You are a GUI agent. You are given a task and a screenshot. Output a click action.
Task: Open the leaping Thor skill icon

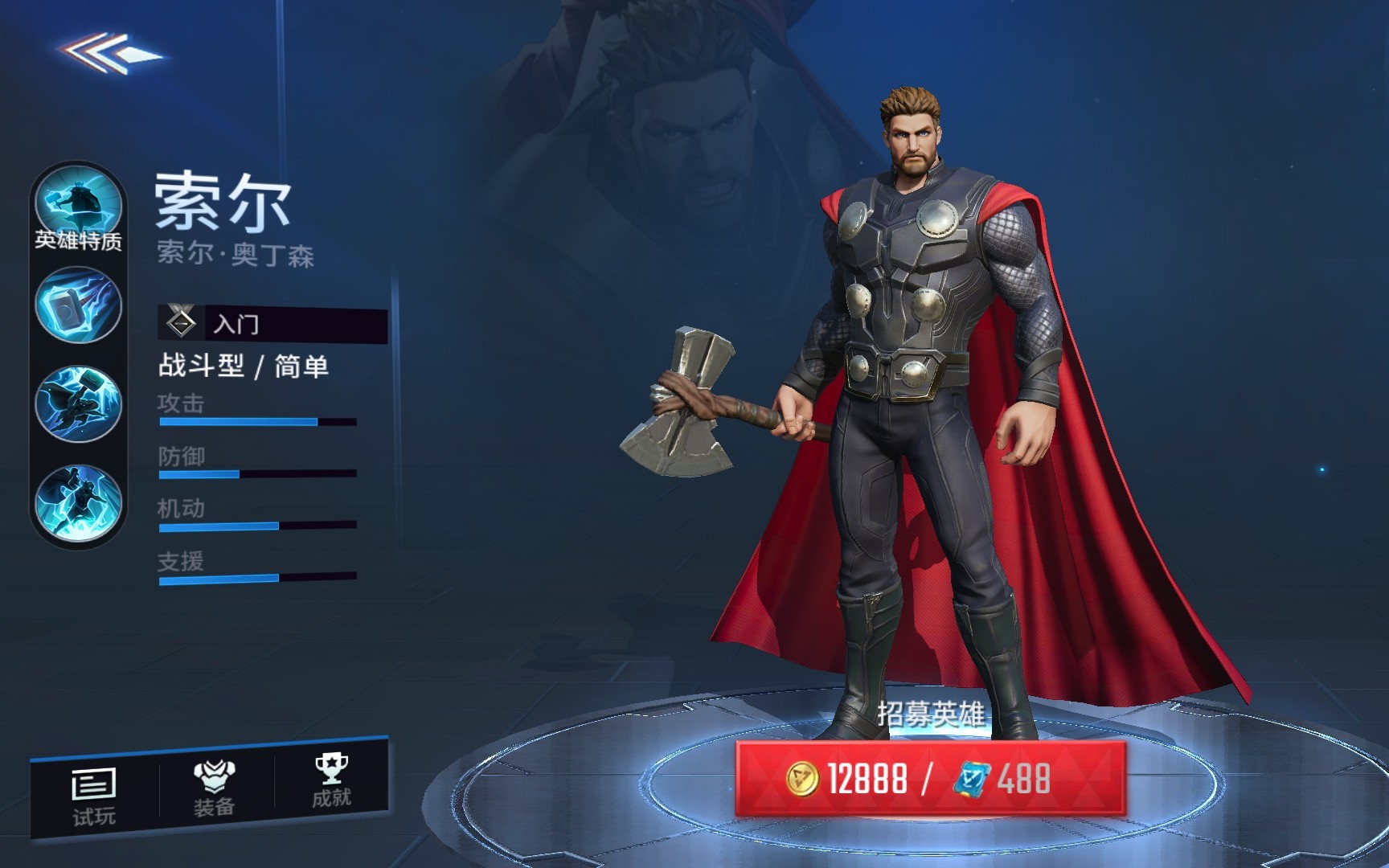[x=78, y=503]
